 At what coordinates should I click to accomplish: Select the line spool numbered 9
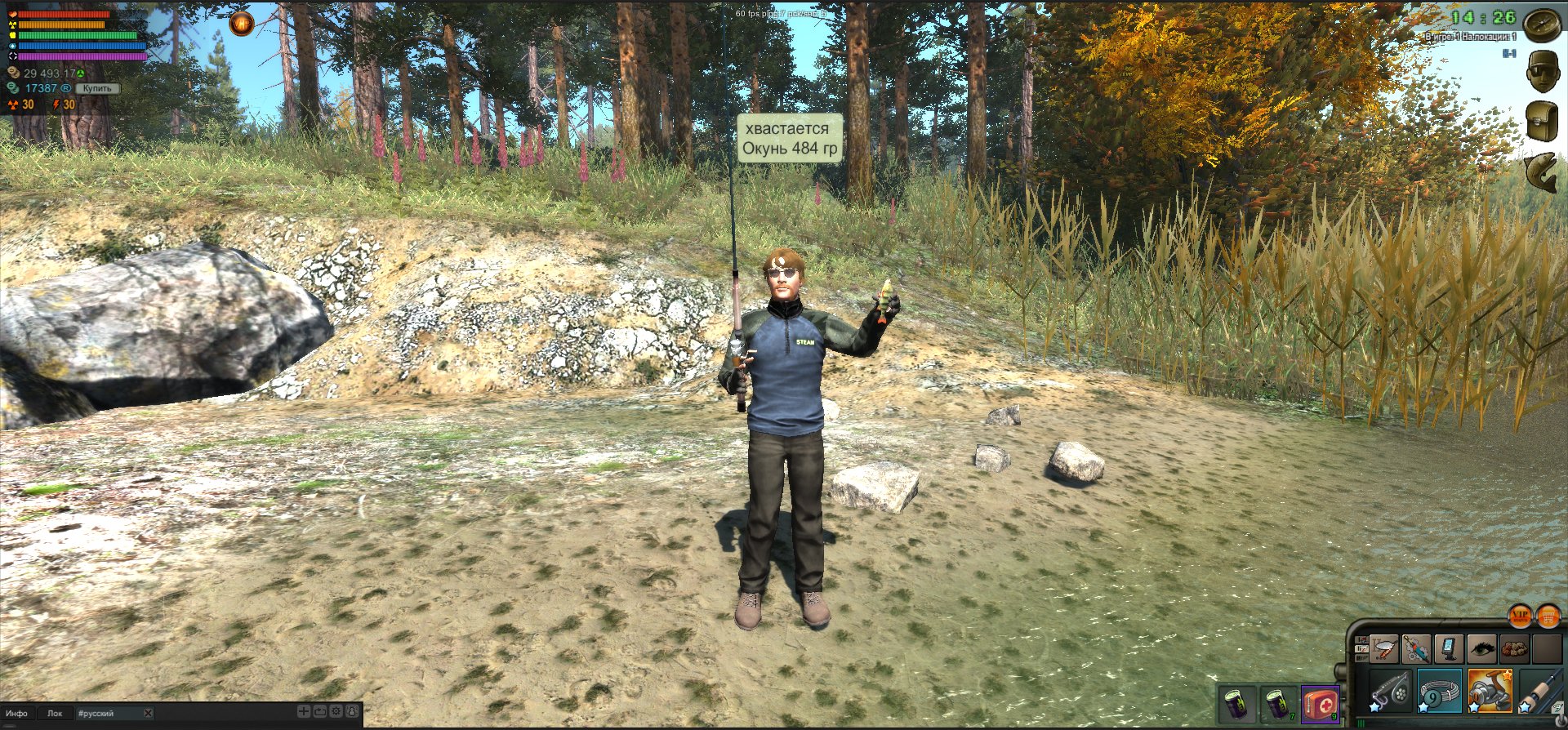pyautogui.click(x=1441, y=692)
